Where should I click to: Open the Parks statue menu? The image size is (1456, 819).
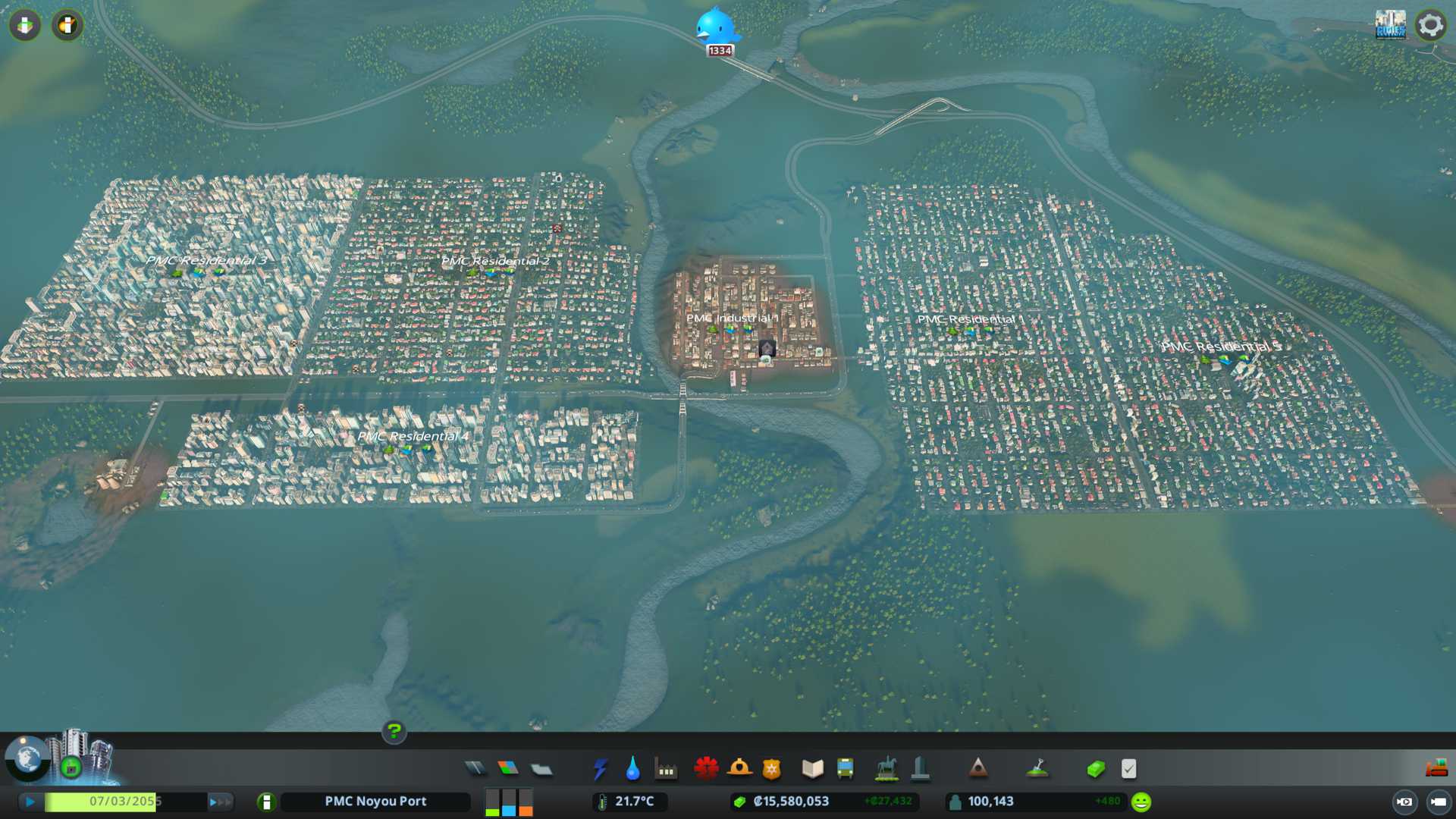tap(886, 769)
